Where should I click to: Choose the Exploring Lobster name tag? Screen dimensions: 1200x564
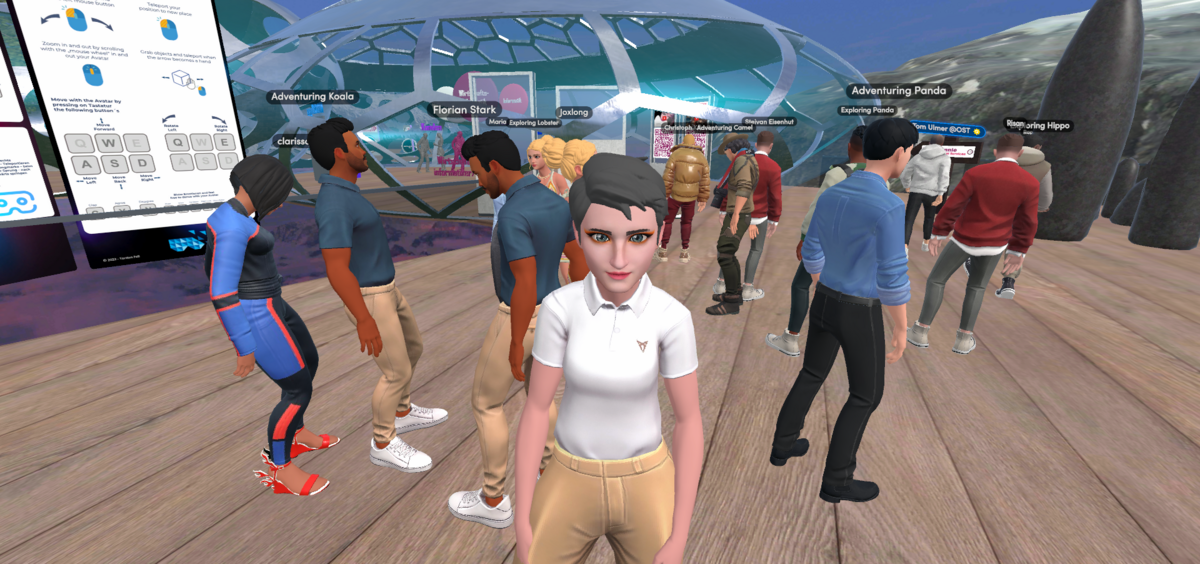[x=534, y=123]
